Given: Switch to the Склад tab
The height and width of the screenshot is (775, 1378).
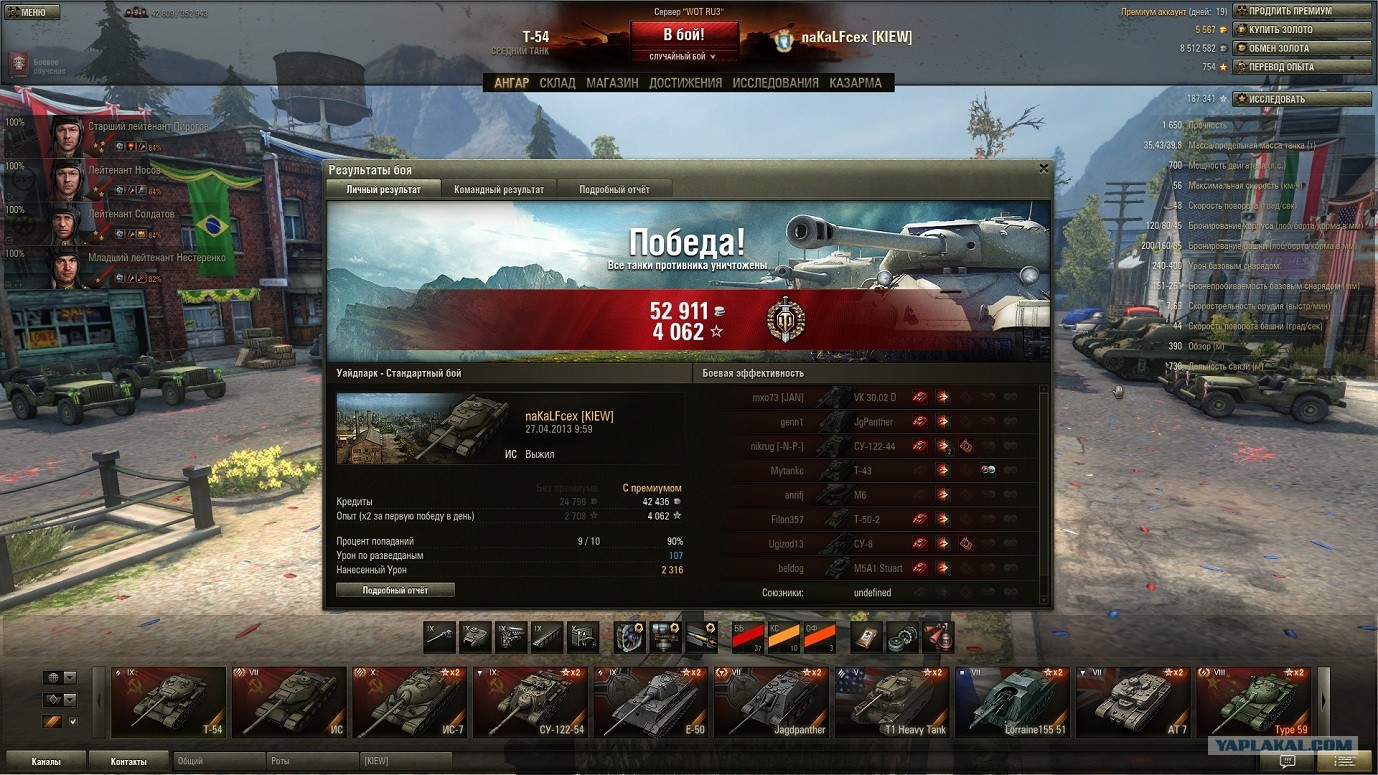Looking at the screenshot, I should 557,83.
